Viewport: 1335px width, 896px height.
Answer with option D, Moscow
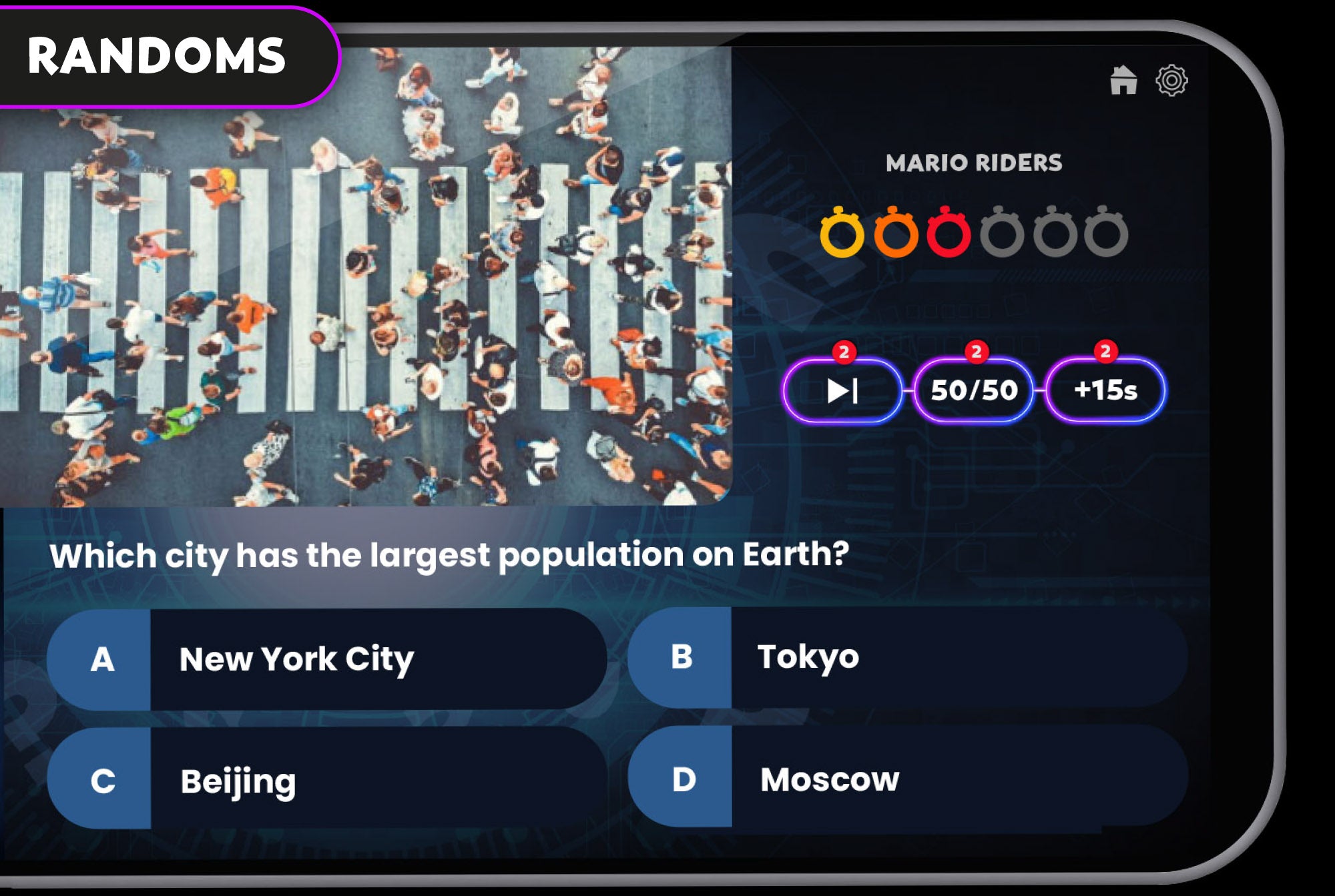pos(908,779)
